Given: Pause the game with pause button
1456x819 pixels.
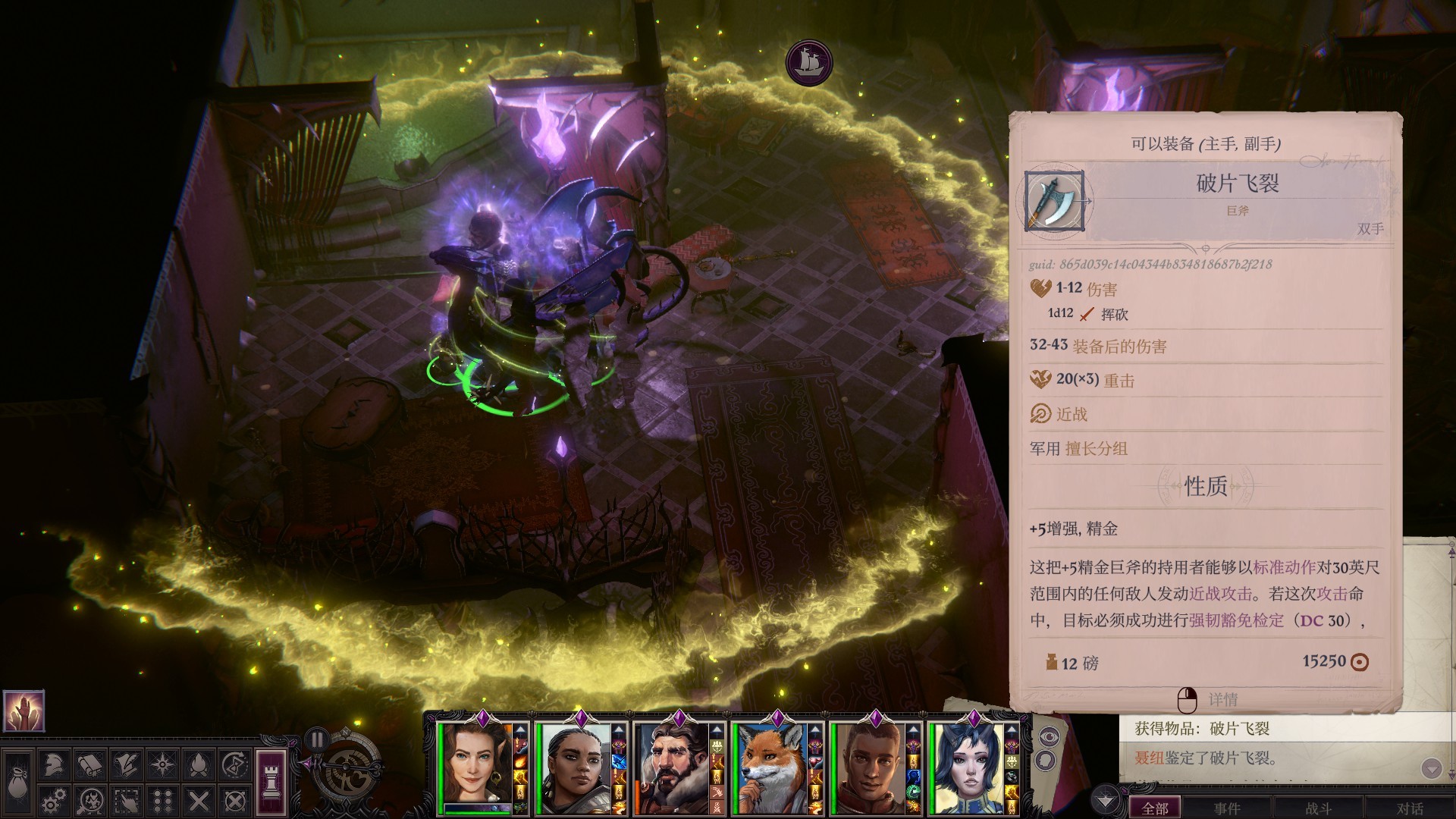Looking at the screenshot, I should 317,739.
